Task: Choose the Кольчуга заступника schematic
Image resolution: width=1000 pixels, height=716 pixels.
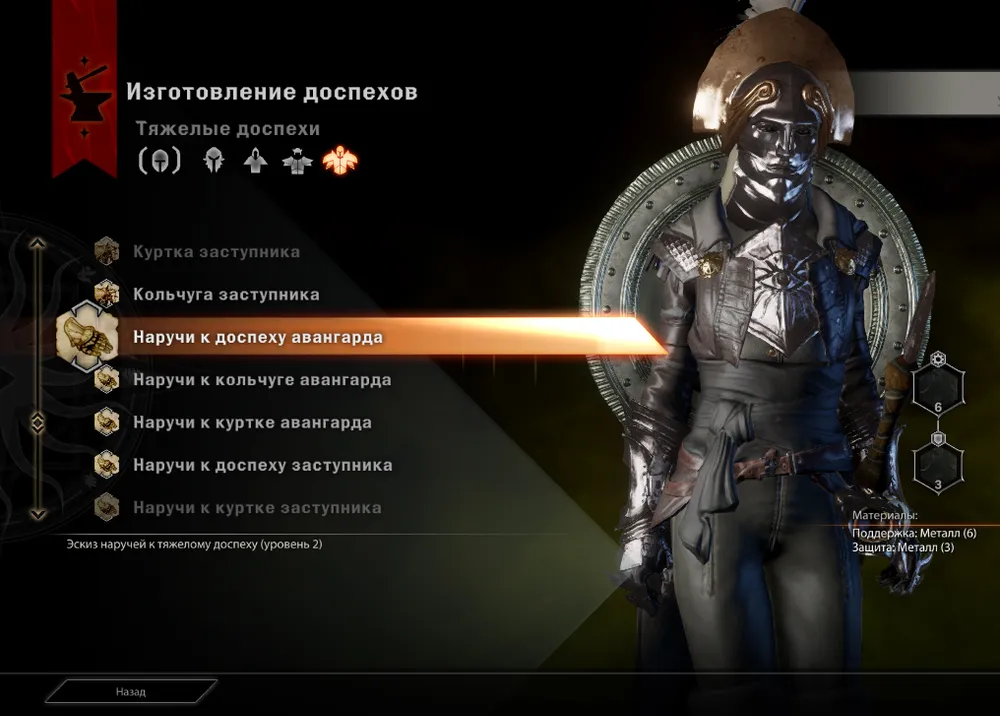Action: click(x=226, y=295)
